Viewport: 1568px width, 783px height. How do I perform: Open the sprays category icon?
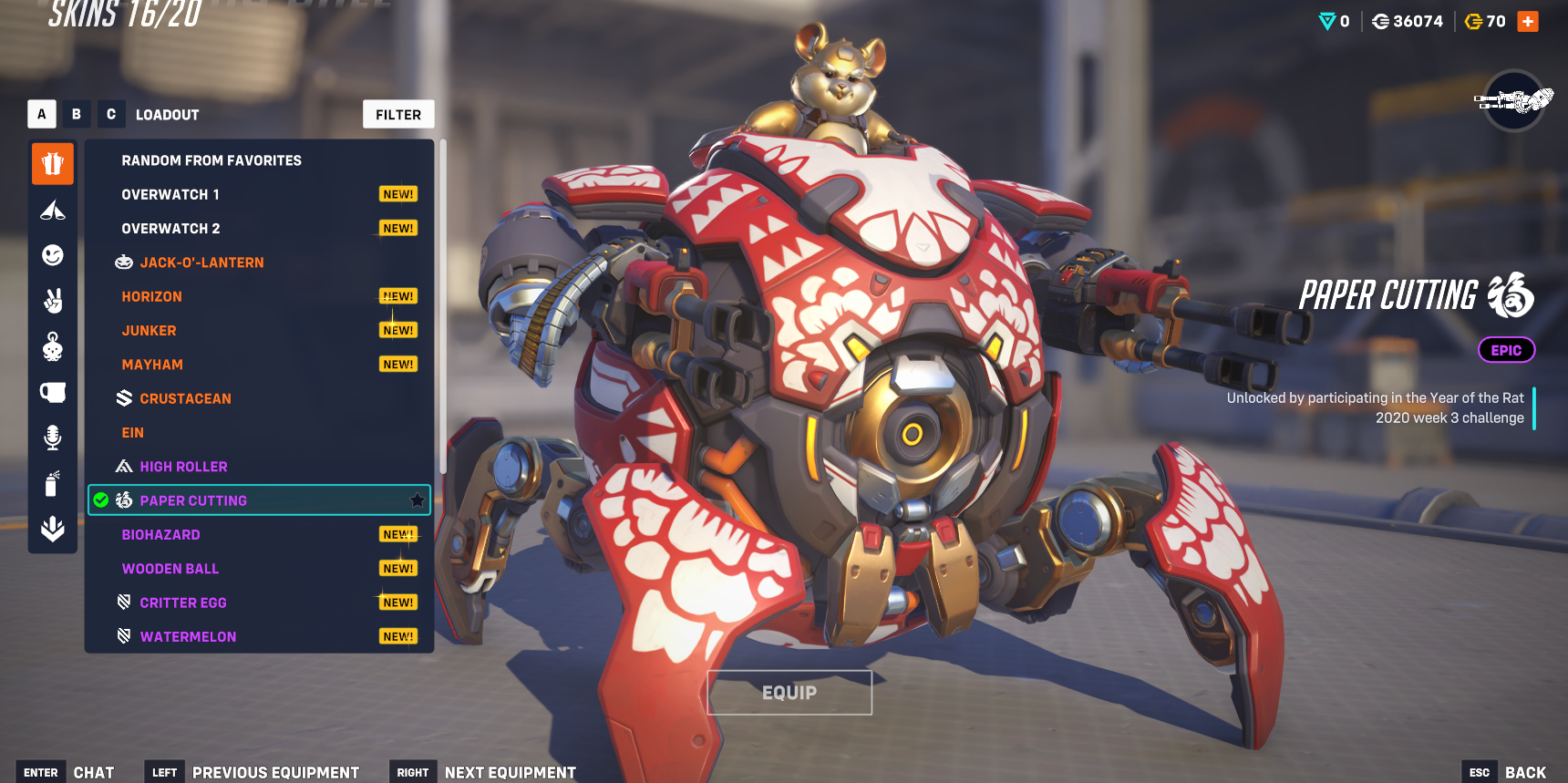coord(53,483)
